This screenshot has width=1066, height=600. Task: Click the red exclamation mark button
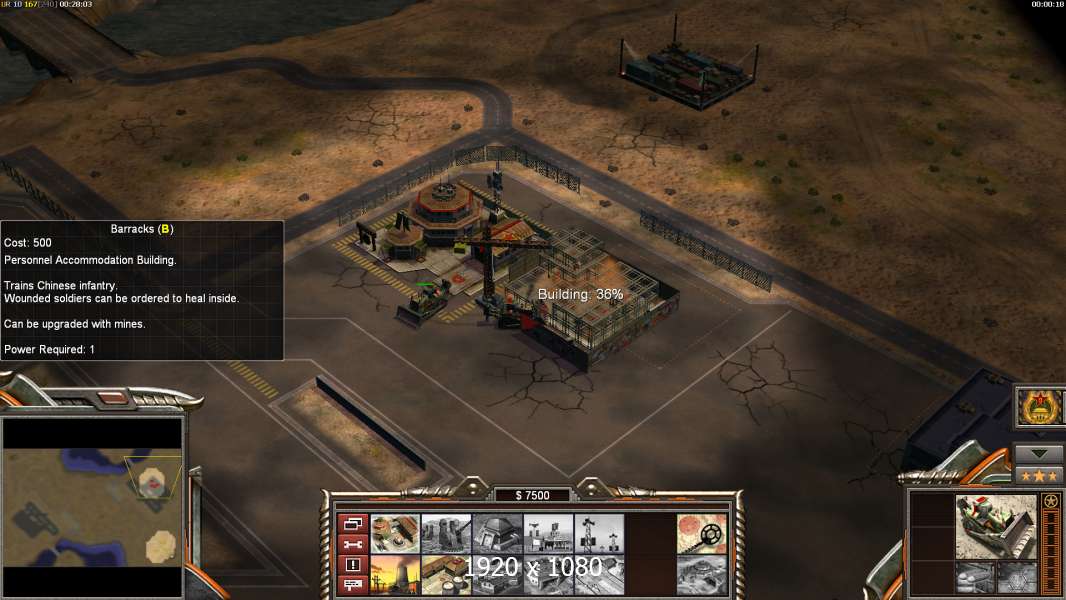pyautogui.click(x=353, y=565)
